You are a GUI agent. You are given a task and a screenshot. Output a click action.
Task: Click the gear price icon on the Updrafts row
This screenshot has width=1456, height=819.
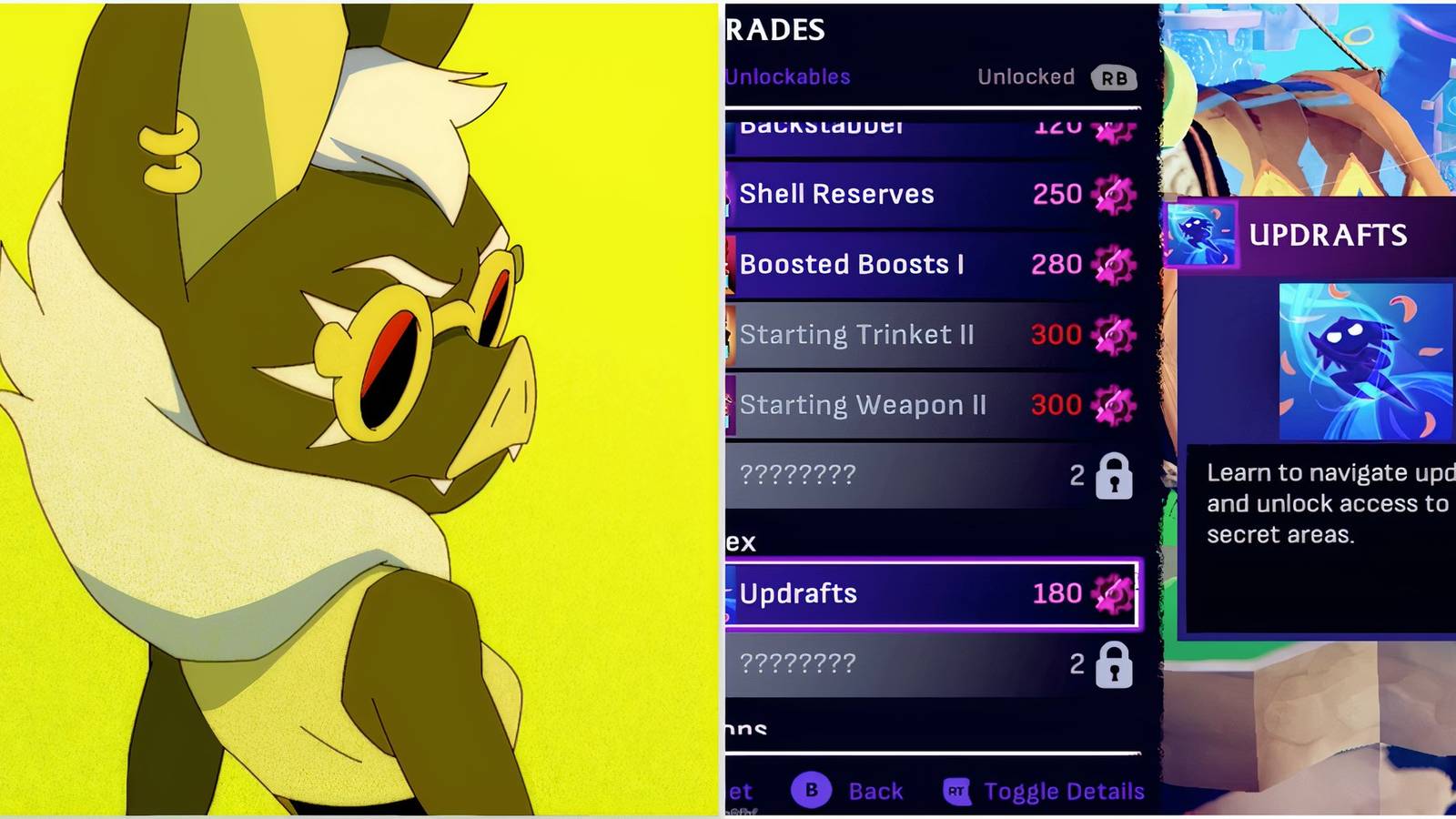point(1112,592)
